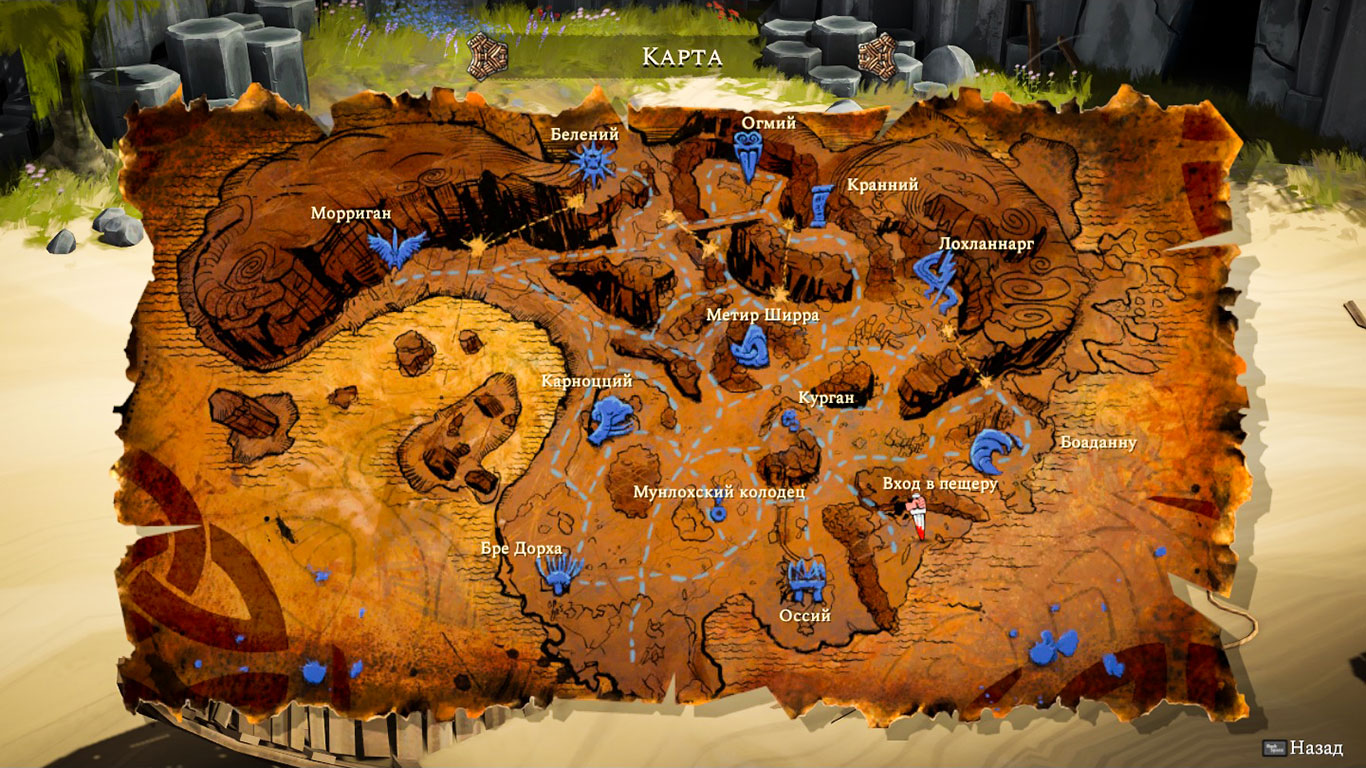Choose the Карноцций marker on the map
This screenshot has width=1366, height=768.
point(610,420)
